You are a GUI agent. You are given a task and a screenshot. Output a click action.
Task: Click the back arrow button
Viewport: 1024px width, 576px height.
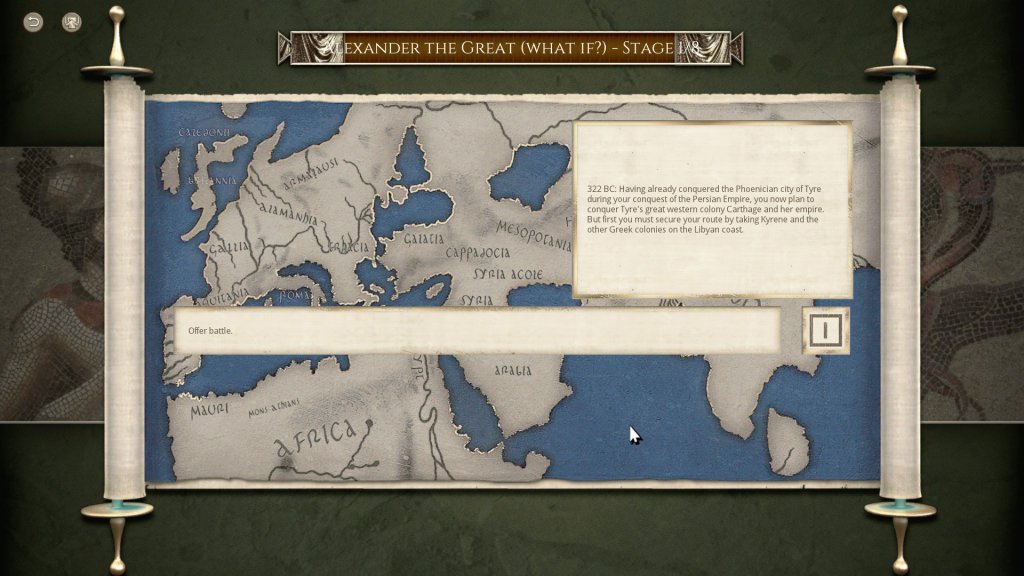33,22
